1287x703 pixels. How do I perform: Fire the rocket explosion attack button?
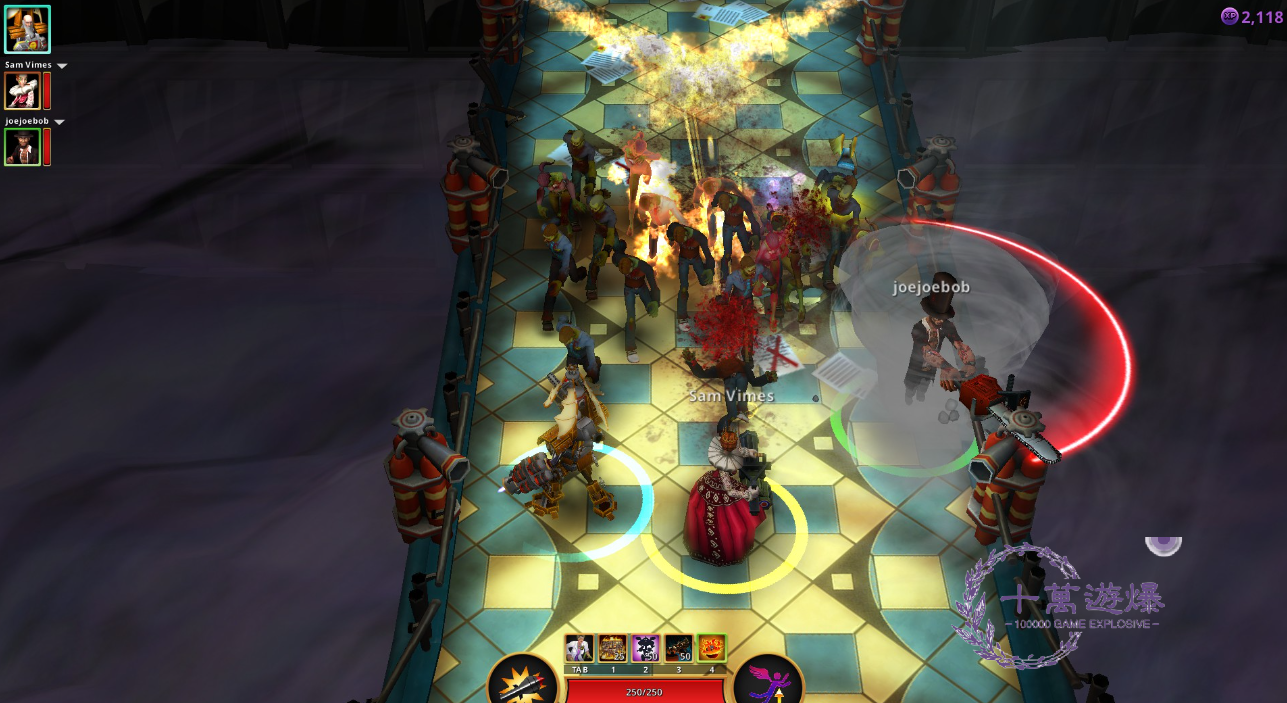(524, 685)
